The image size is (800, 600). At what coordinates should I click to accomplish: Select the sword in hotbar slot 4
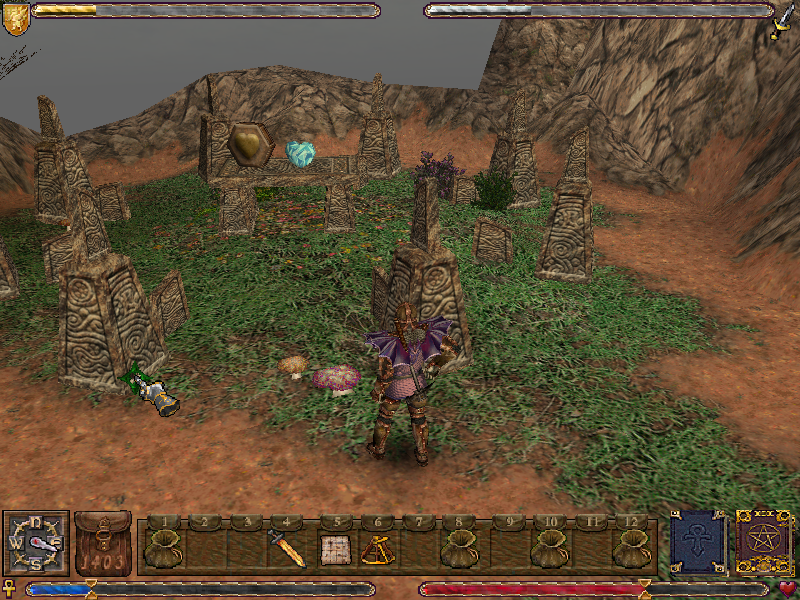point(287,549)
